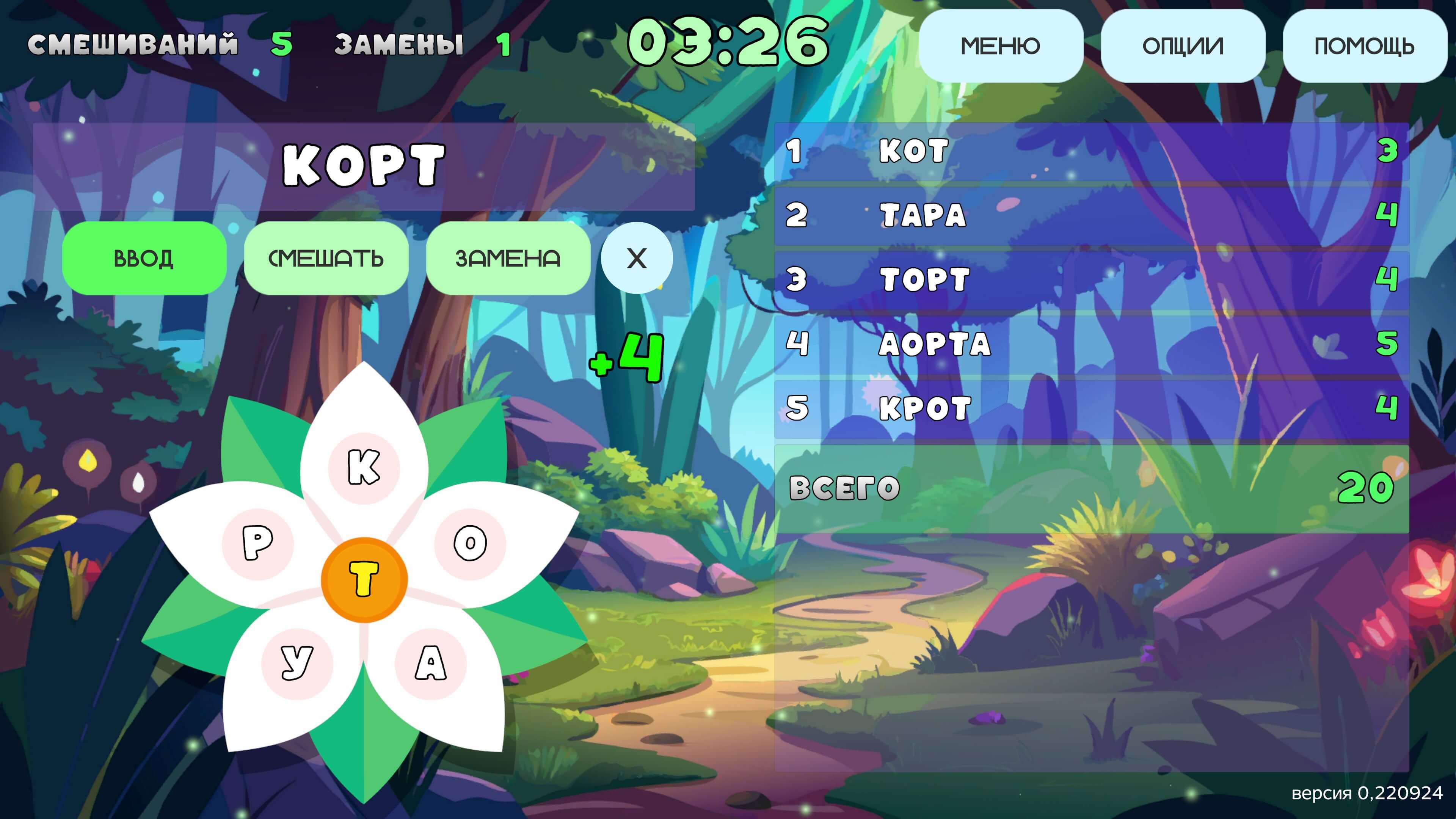Show the ПОМОЩЬ help screen
The width and height of the screenshot is (1456, 819).
[x=1364, y=46]
